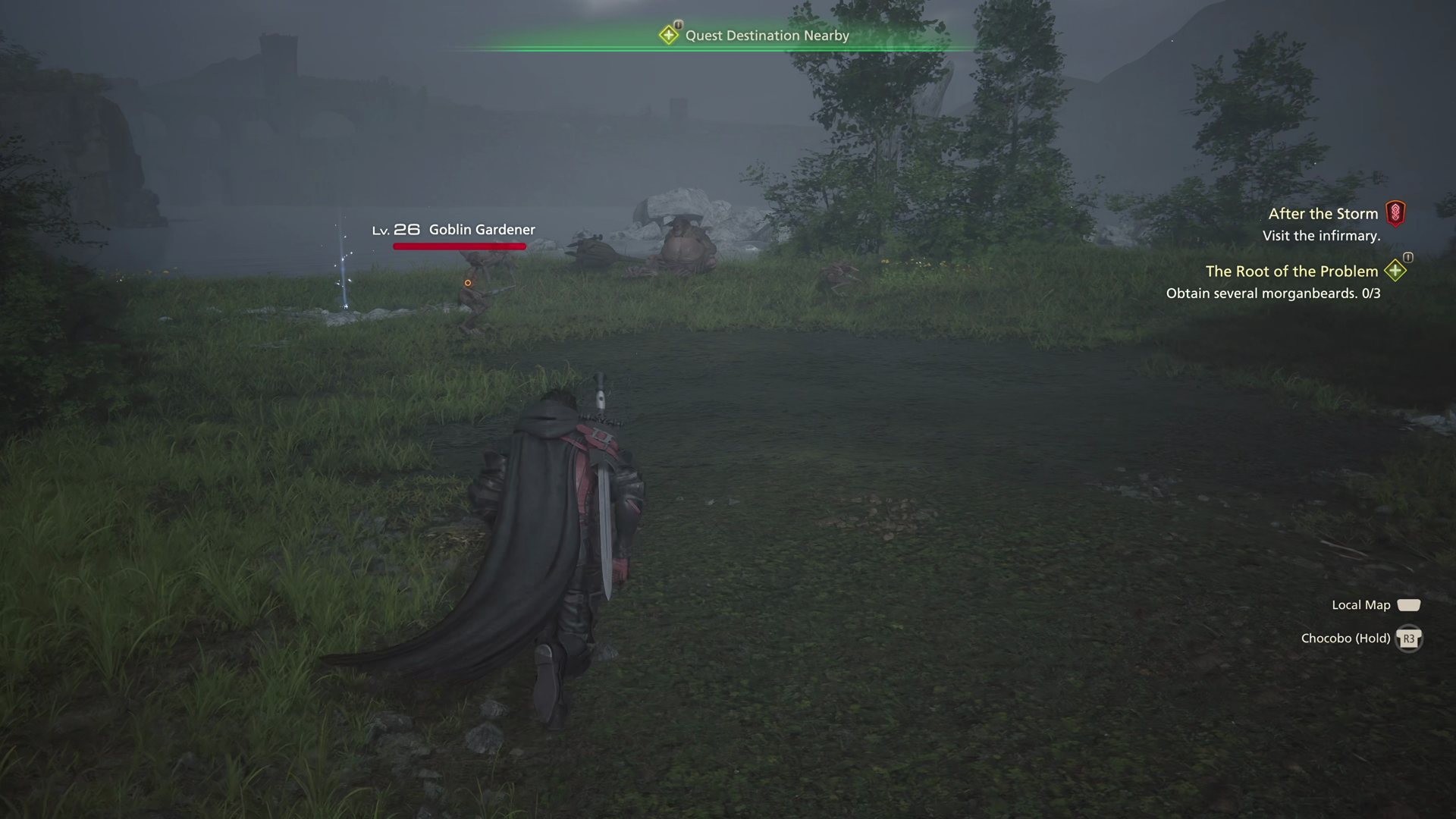The height and width of the screenshot is (819, 1456).
Task: Select the red emblem icon for After the Storm
Action: click(1397, 214)
